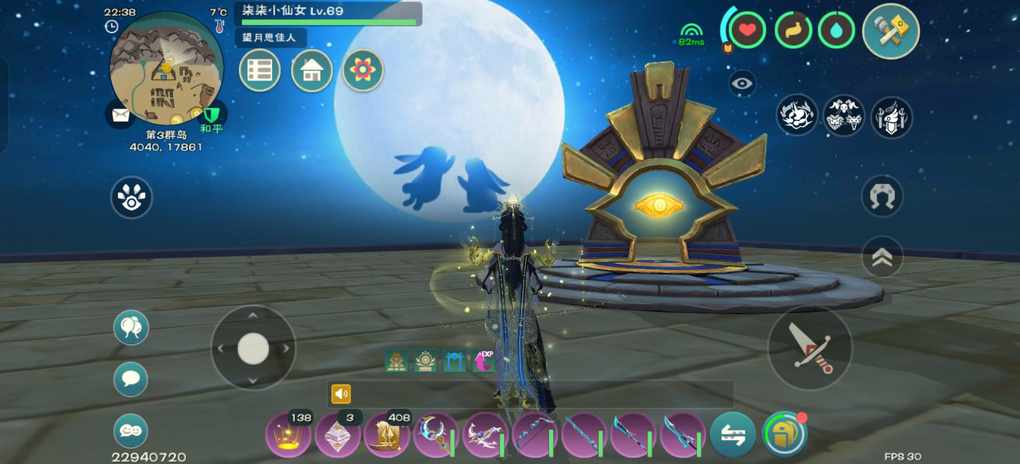This screenshot has width=1020, height=464.
Task: Open the chat speech bubble
Action: tap(131, 379)
